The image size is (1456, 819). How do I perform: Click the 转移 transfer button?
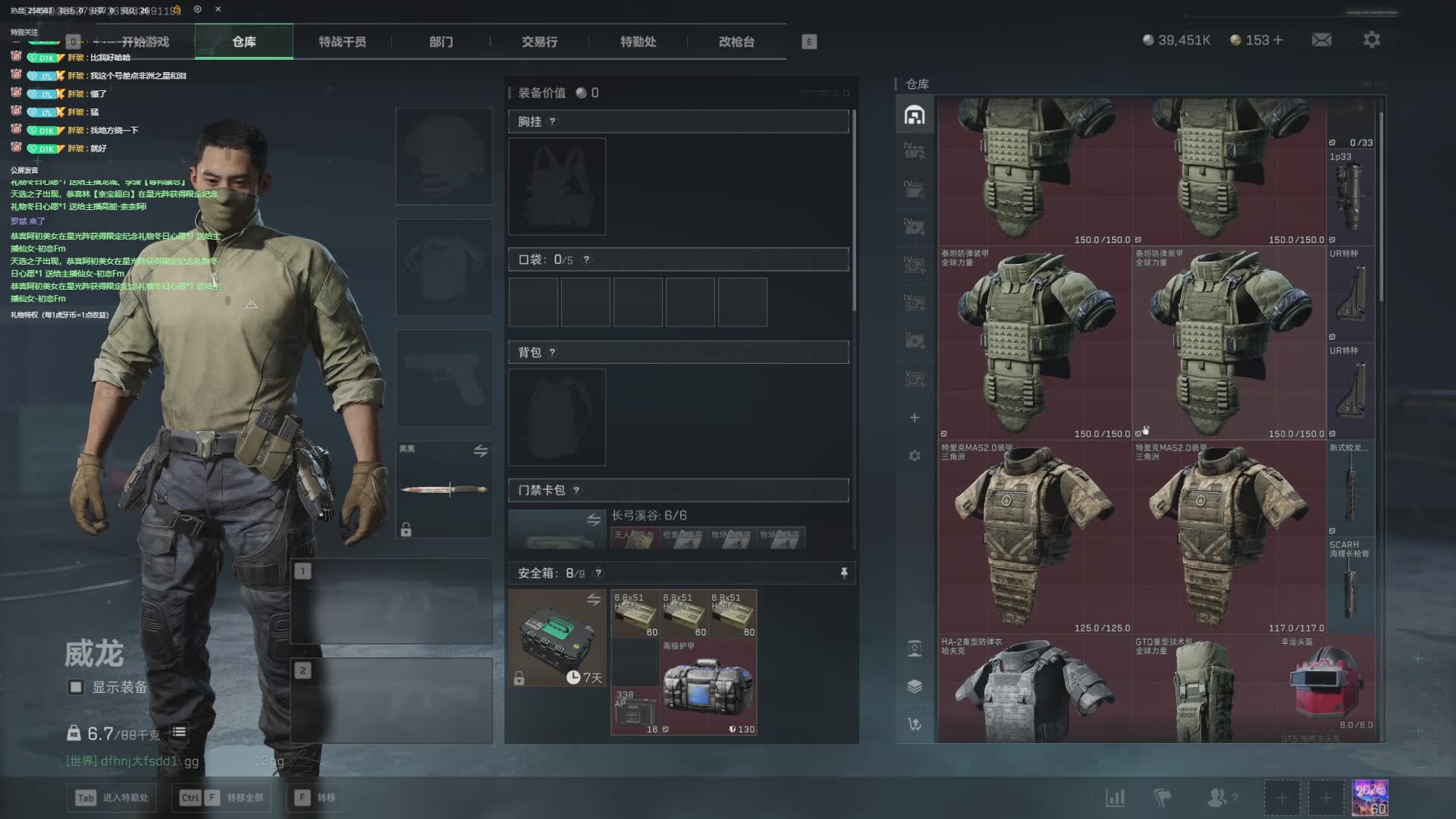pyautogui.click(x=317, y=798)
